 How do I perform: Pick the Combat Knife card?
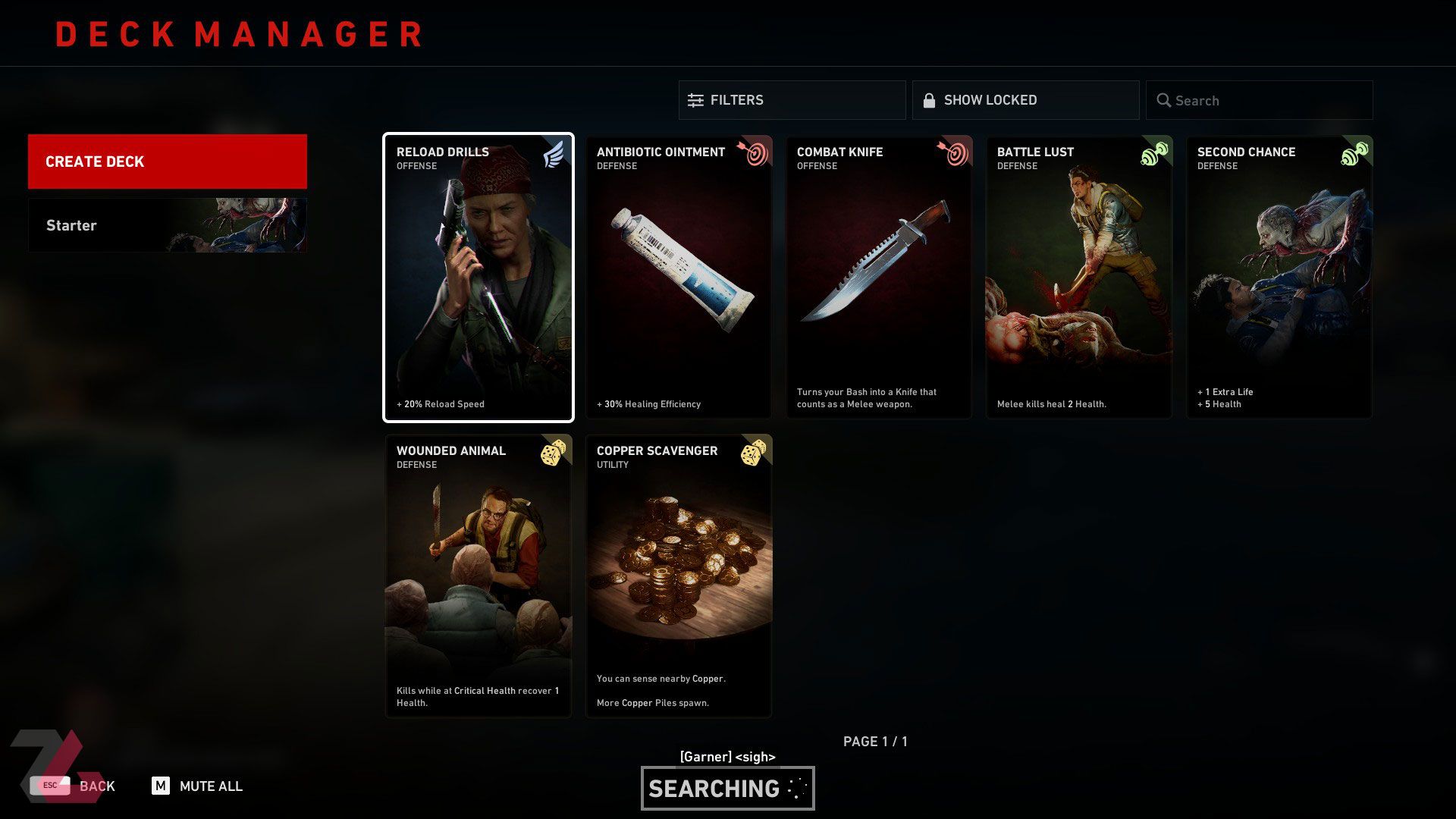[x=879, y=278]
